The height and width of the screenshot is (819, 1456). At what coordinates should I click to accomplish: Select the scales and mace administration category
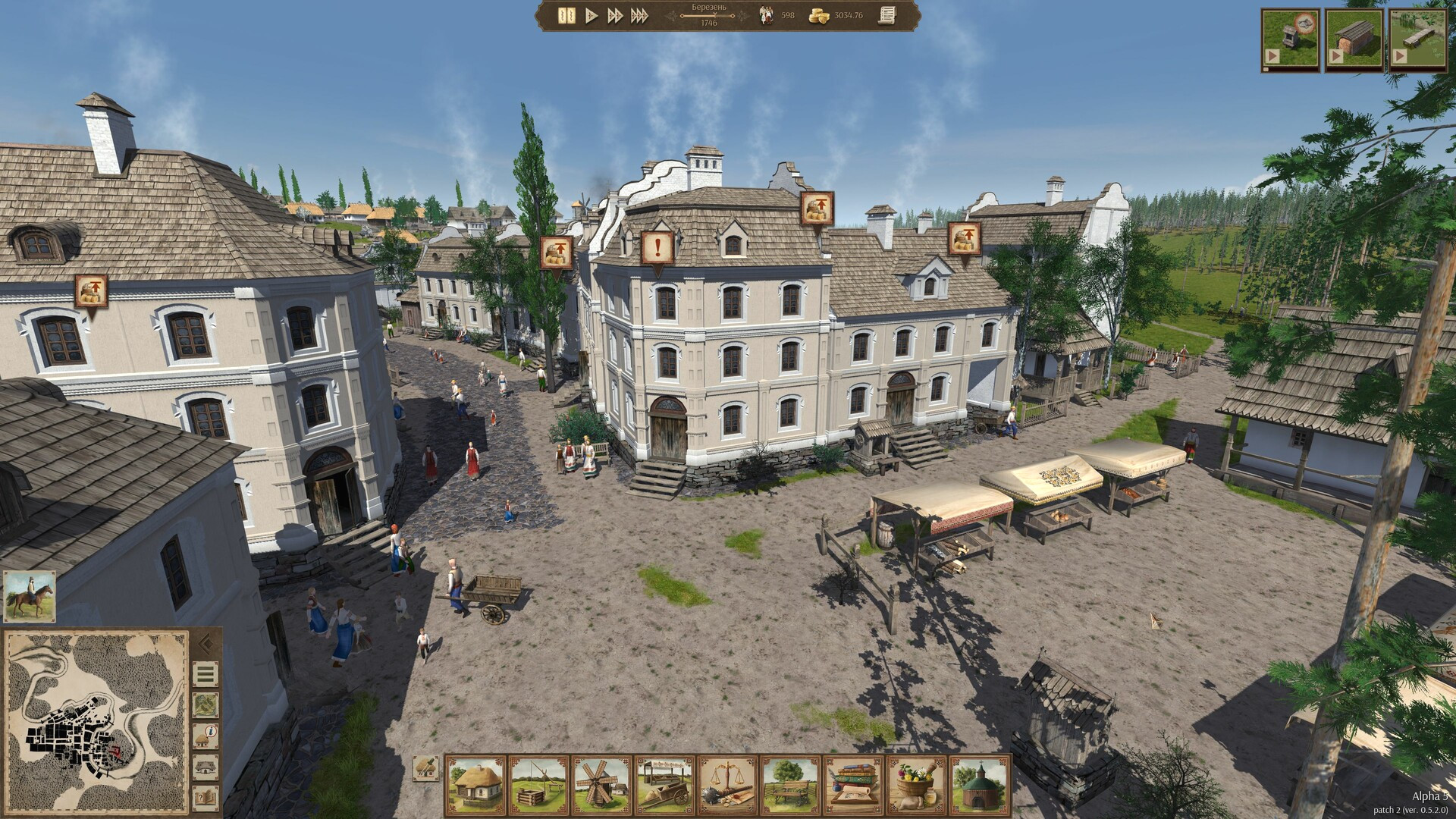coord(726,784)
